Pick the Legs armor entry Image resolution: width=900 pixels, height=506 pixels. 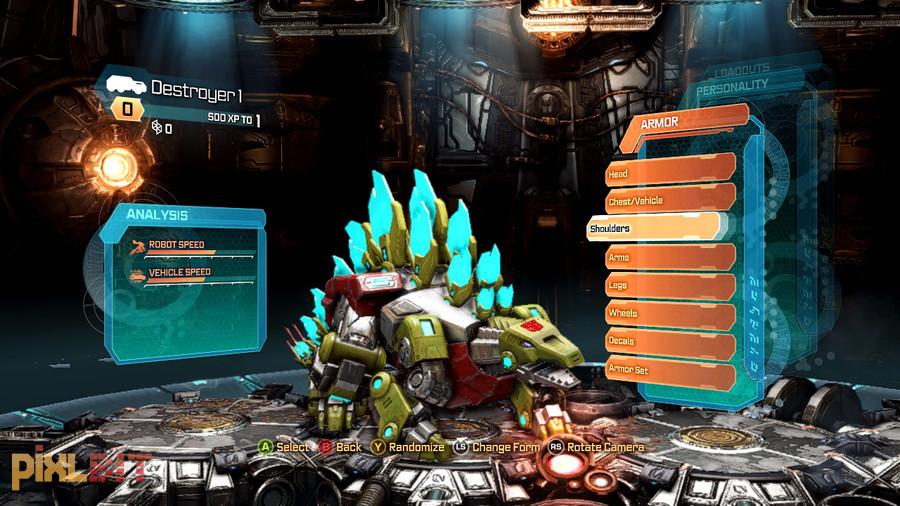pos(670,285)
